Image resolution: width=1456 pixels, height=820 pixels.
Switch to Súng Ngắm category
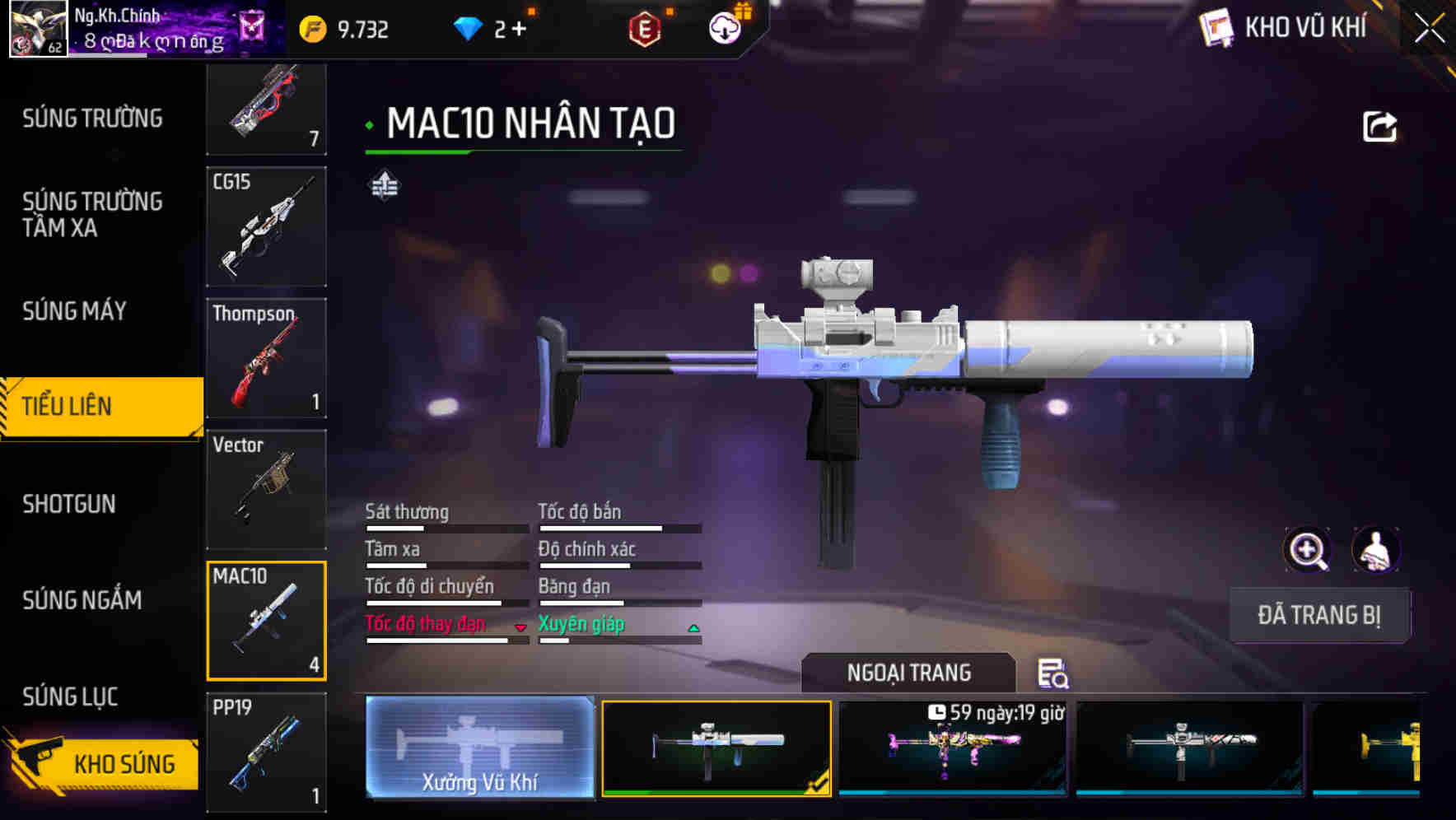pos(82,600)
